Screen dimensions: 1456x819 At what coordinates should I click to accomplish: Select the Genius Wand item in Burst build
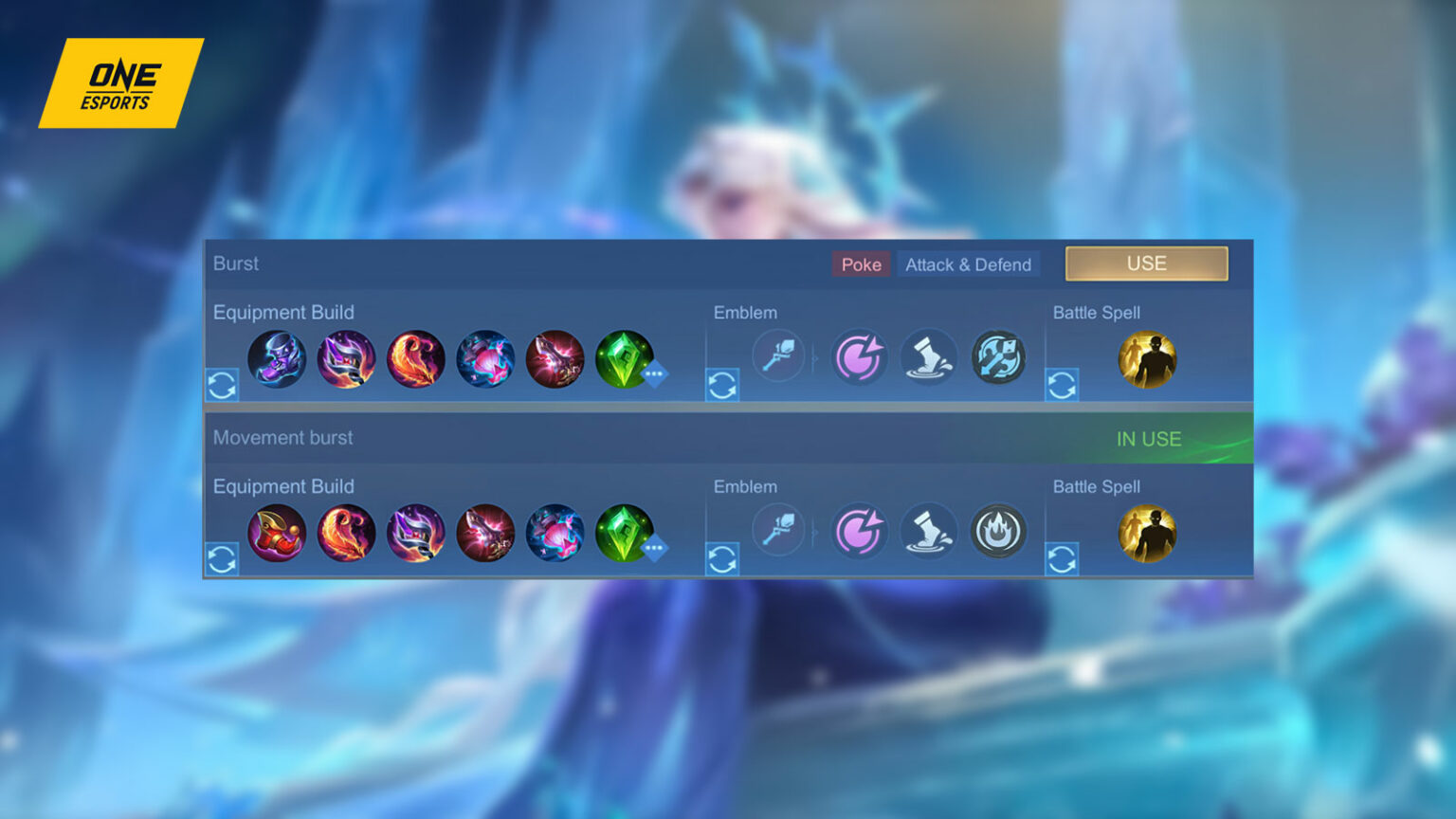coord(347,358)
